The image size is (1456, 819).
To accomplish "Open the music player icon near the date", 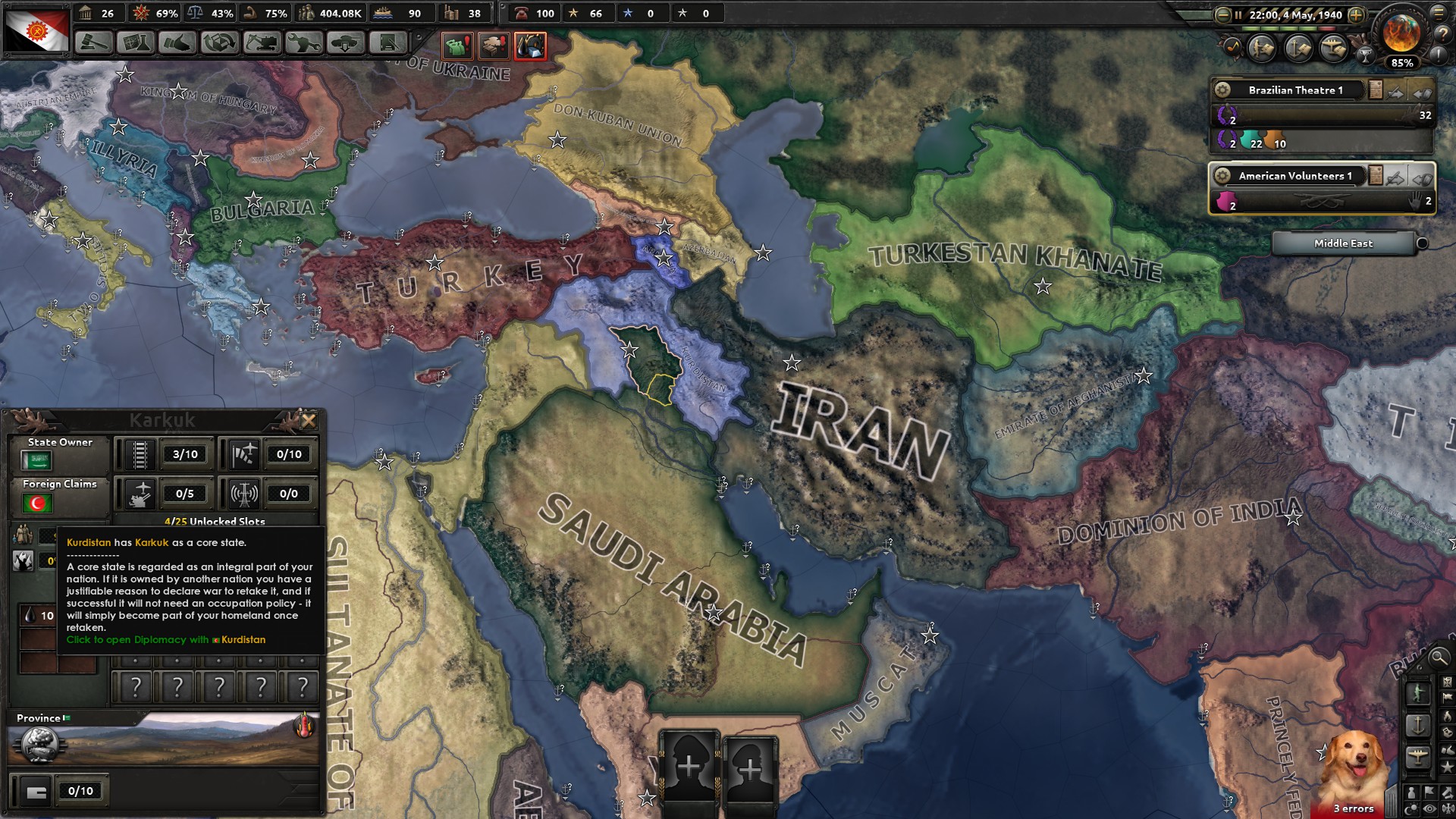I will pyautogui.click(x=1233, y=48).
